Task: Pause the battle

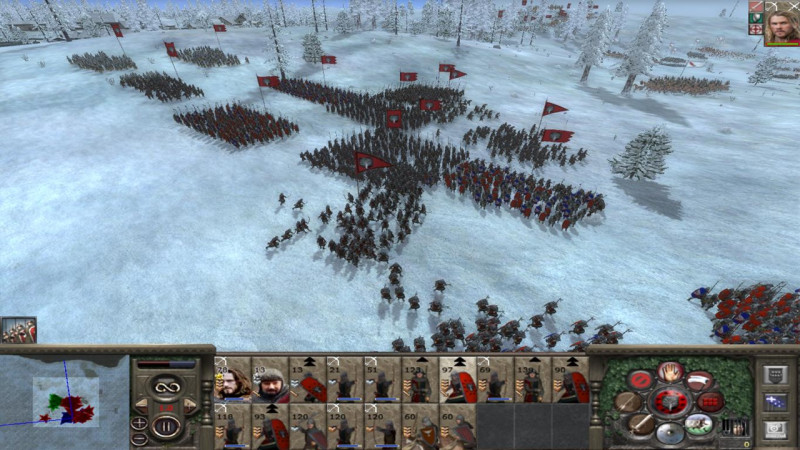Action: [x=166, y=425]
